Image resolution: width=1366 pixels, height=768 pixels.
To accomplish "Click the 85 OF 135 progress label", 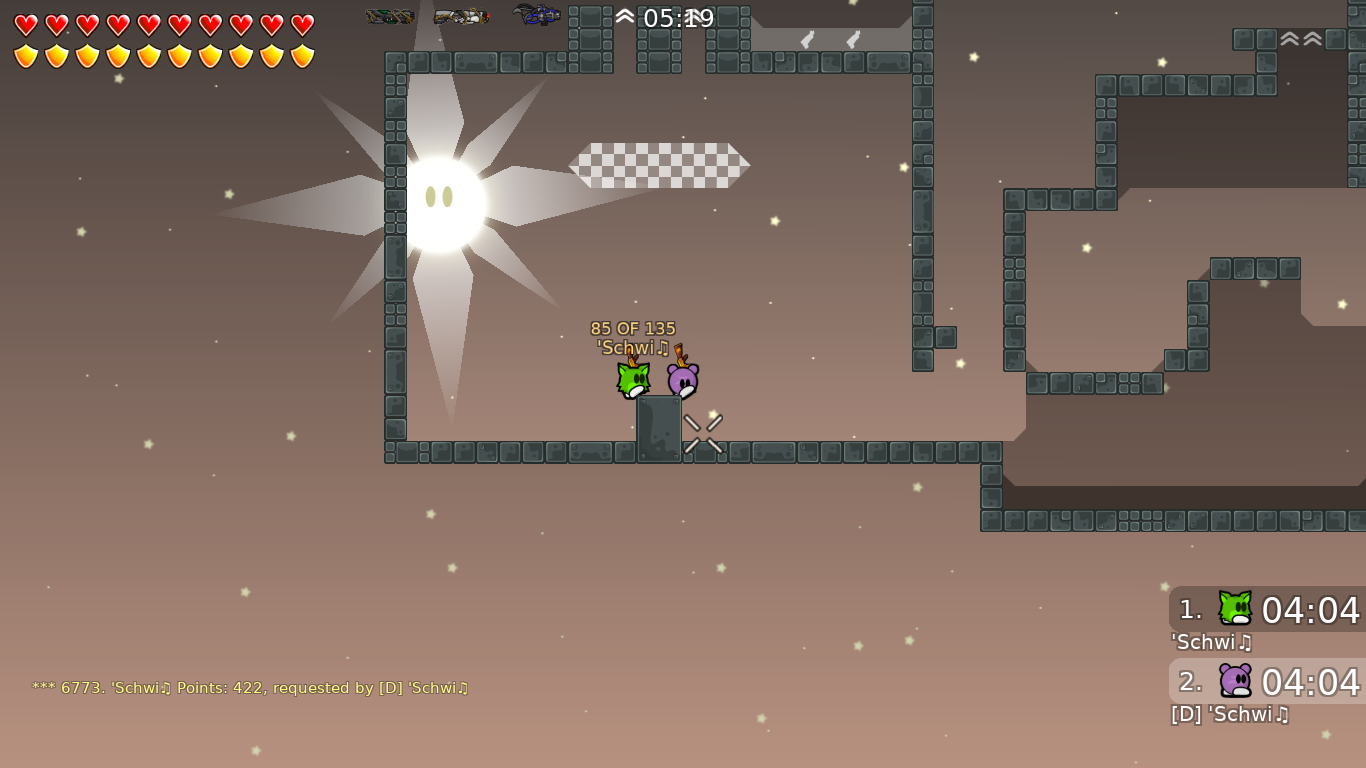I will [x=633, y=328].
